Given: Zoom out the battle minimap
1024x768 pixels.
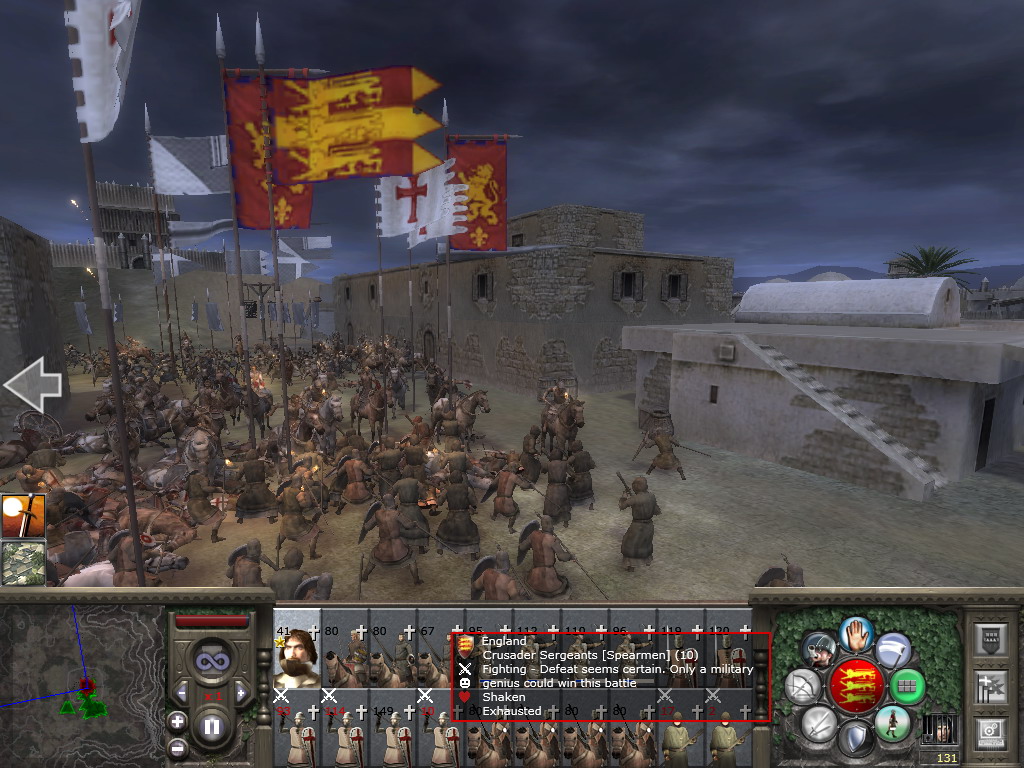Looking at the screenshot, I should pos(177,747).
